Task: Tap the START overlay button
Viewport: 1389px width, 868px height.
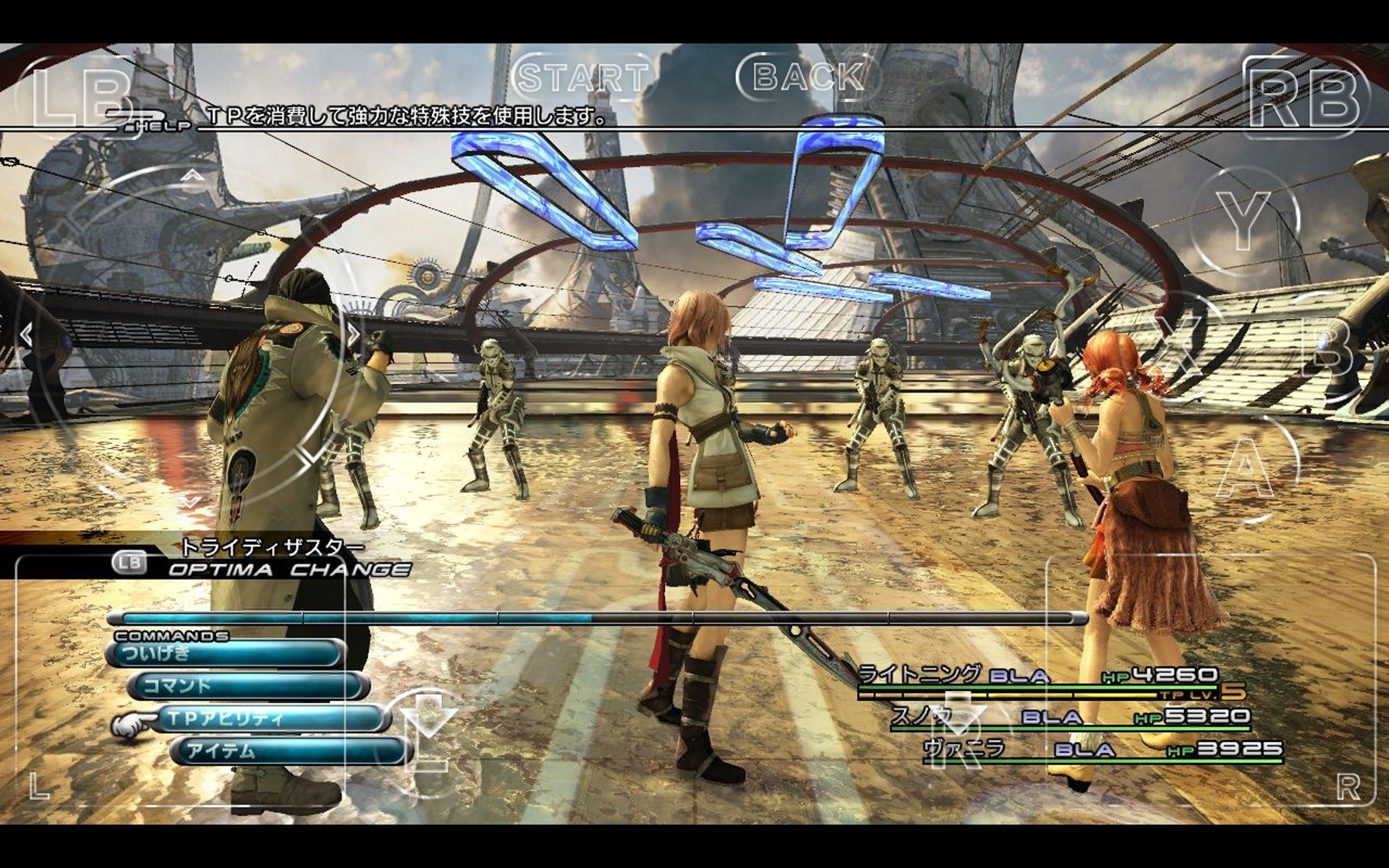Action: (583, 77)
